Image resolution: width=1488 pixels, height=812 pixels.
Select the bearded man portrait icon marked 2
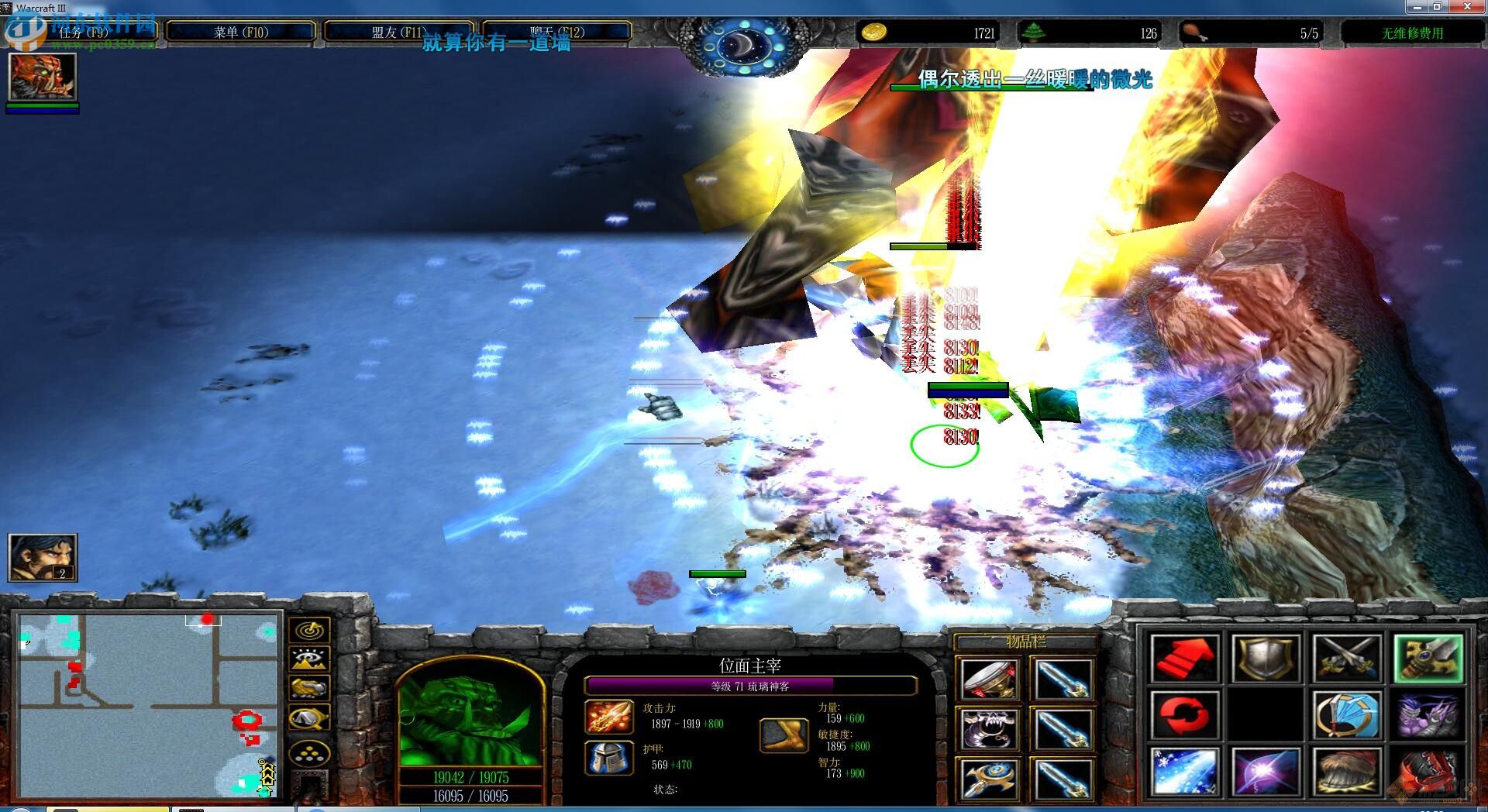point(42,557)
